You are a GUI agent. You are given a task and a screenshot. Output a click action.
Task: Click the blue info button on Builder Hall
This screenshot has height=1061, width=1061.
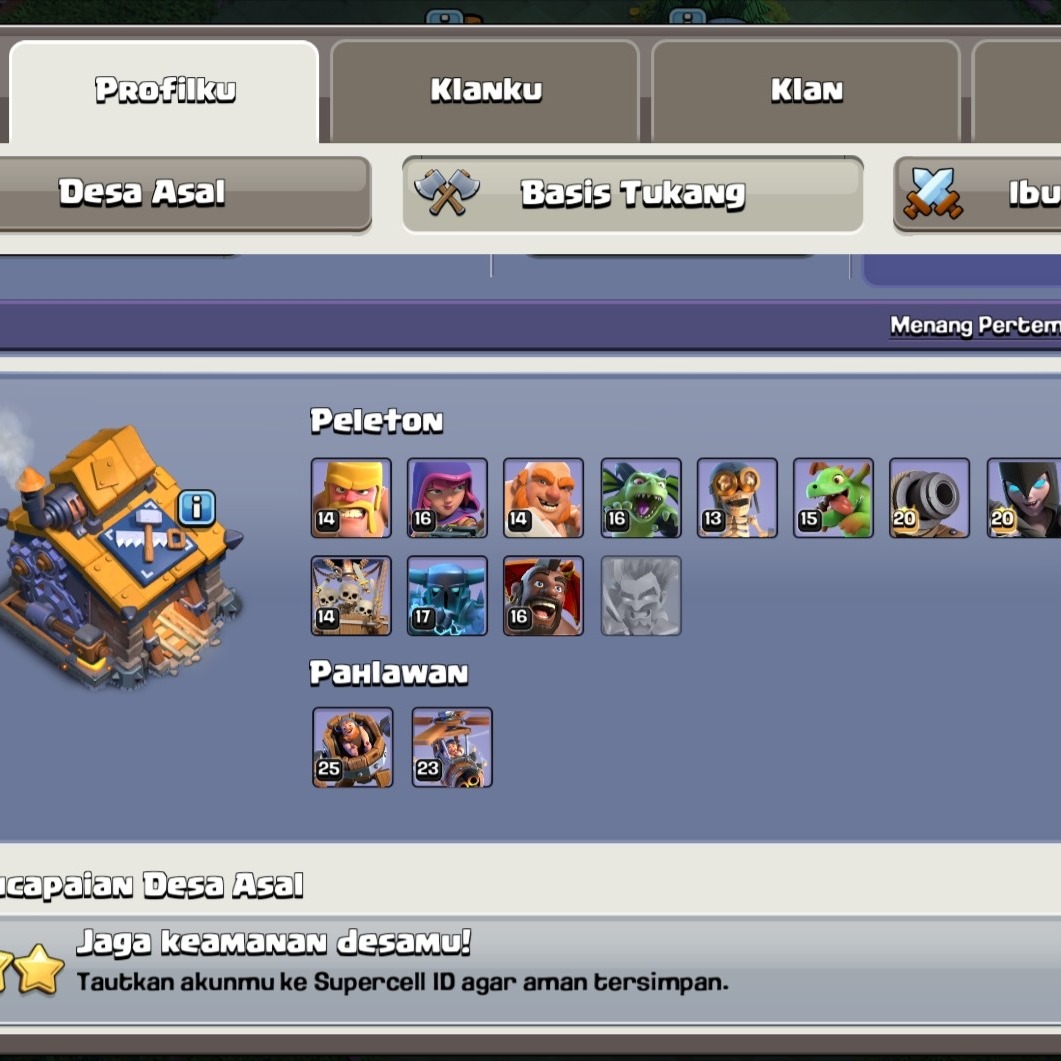click(x=196, y=509)
